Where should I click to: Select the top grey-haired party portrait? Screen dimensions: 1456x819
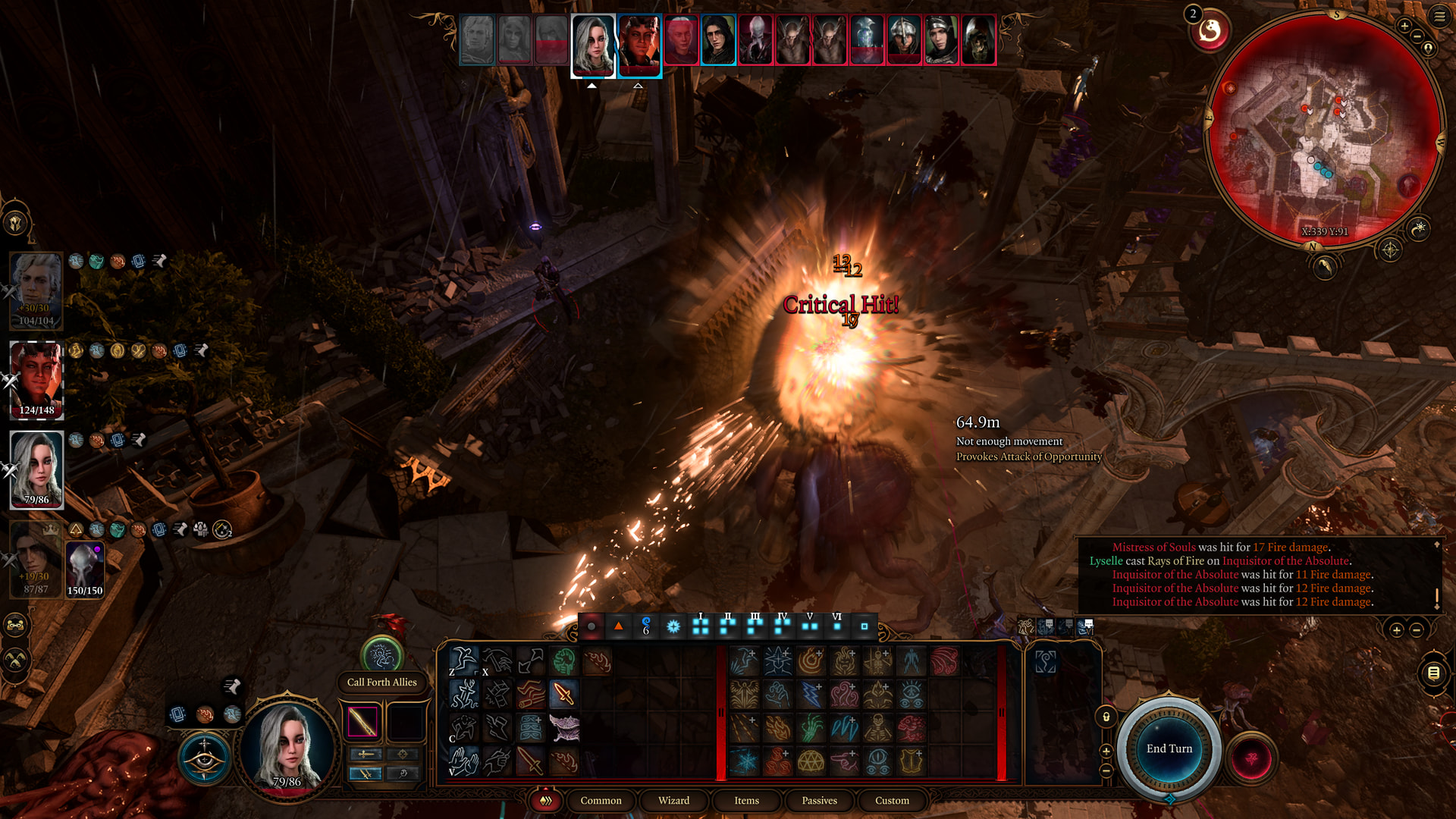coord(36,290)
